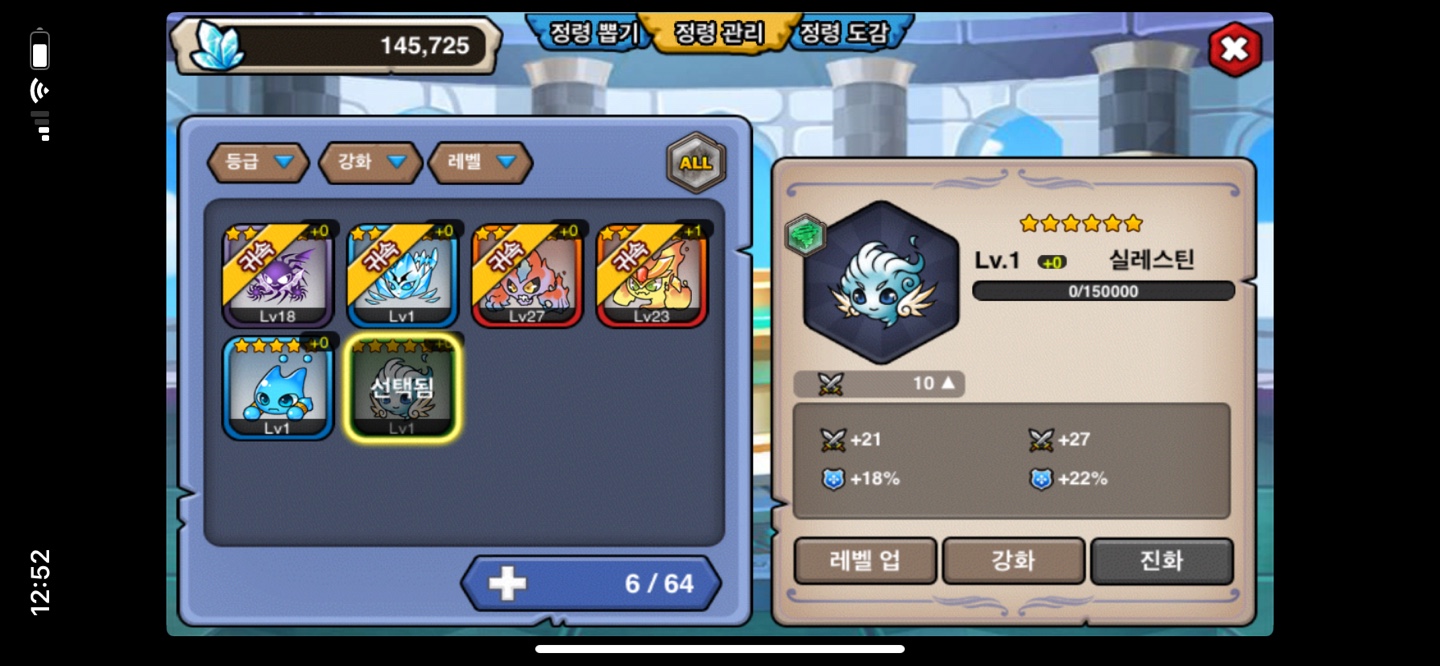Open the 강화 enhancement button
The image size is (1440, 666).
[1013, 561]
